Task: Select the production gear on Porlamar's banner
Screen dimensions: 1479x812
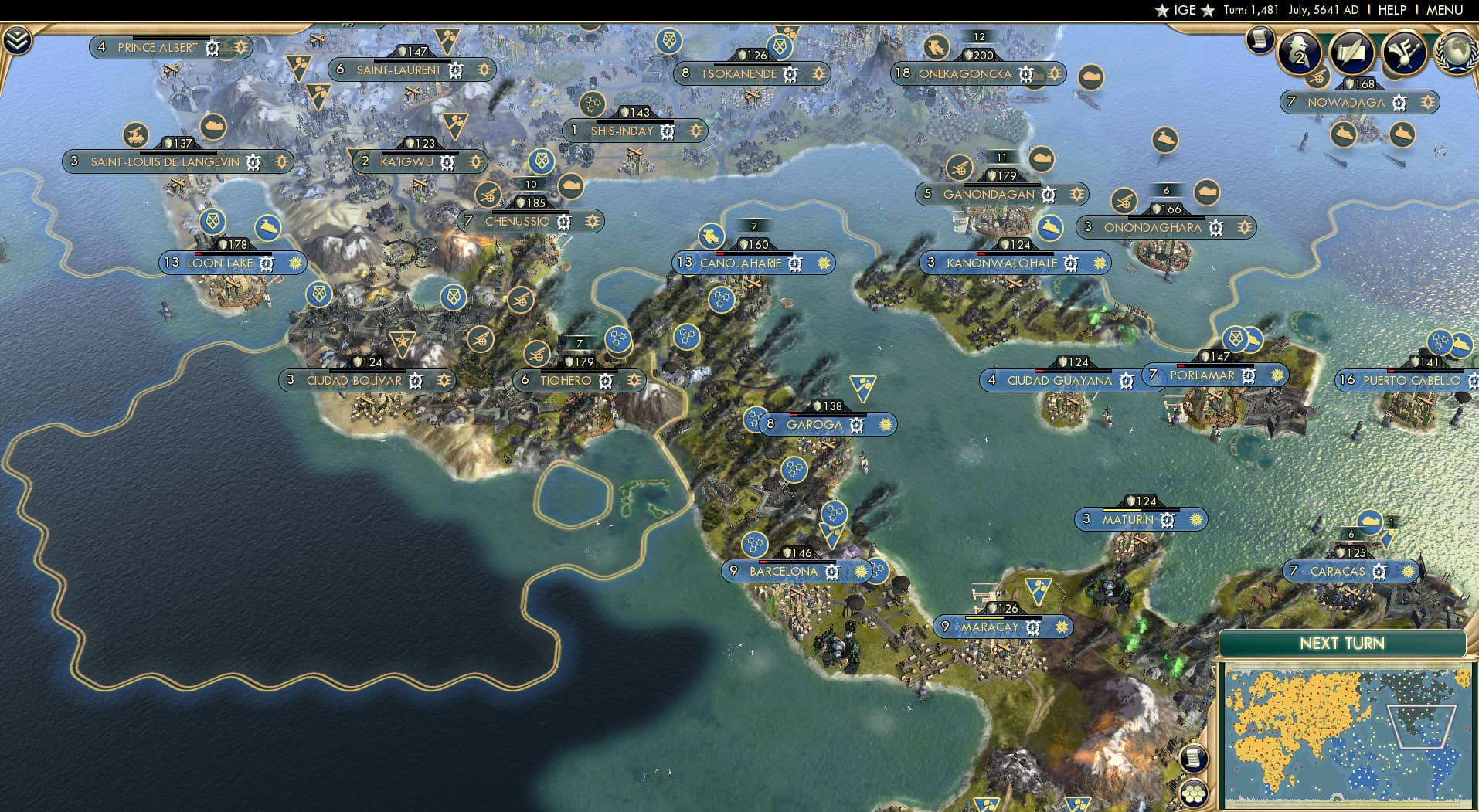Action: (x=1249, y=375)
